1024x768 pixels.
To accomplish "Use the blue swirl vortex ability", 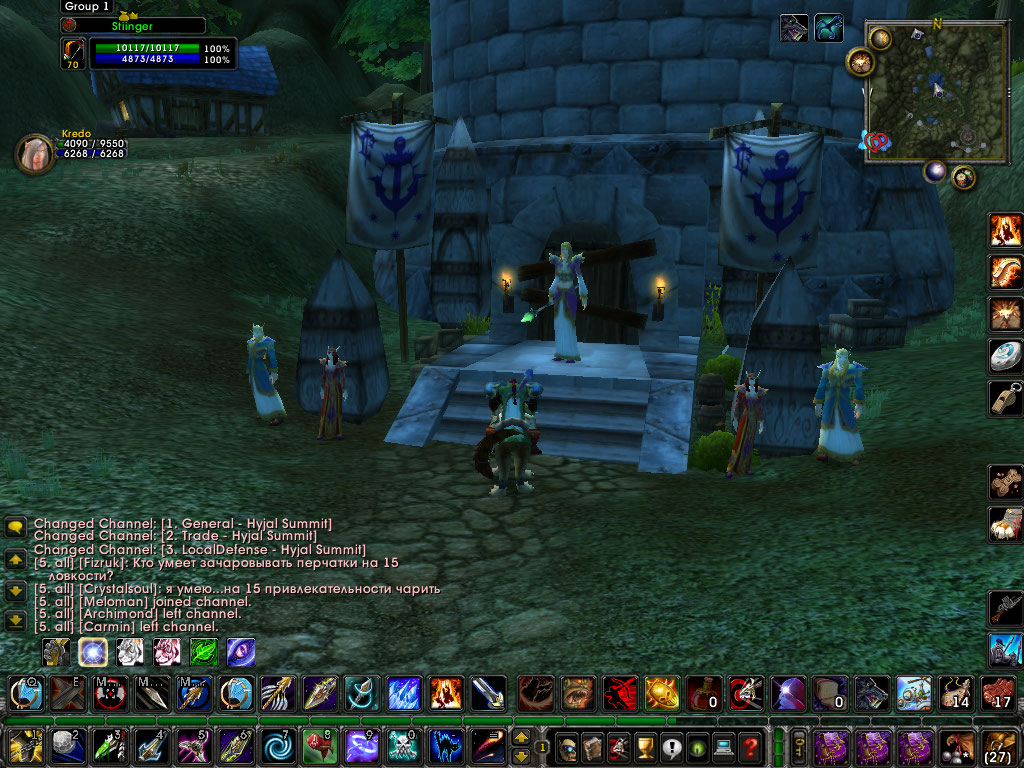I will click(275, 746).
